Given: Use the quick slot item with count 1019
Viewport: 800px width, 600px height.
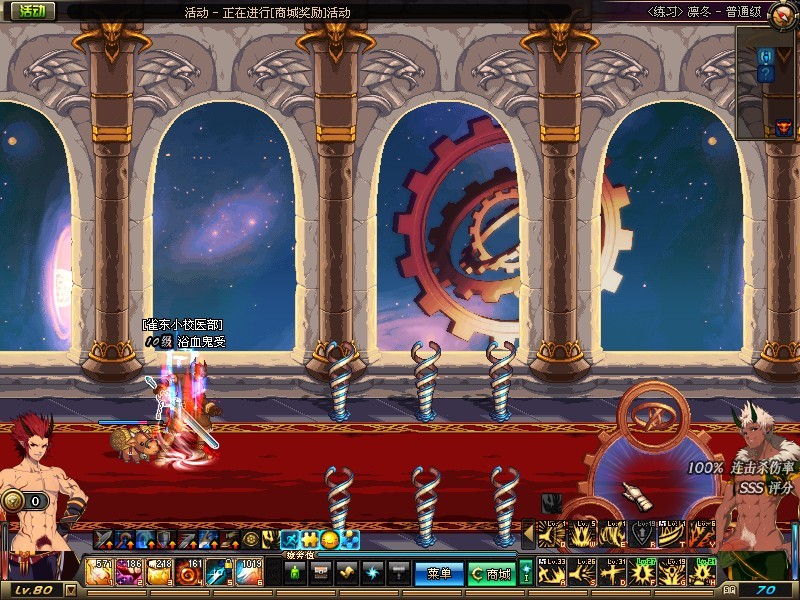Looking at the screenshot, I should coord(249,574).
